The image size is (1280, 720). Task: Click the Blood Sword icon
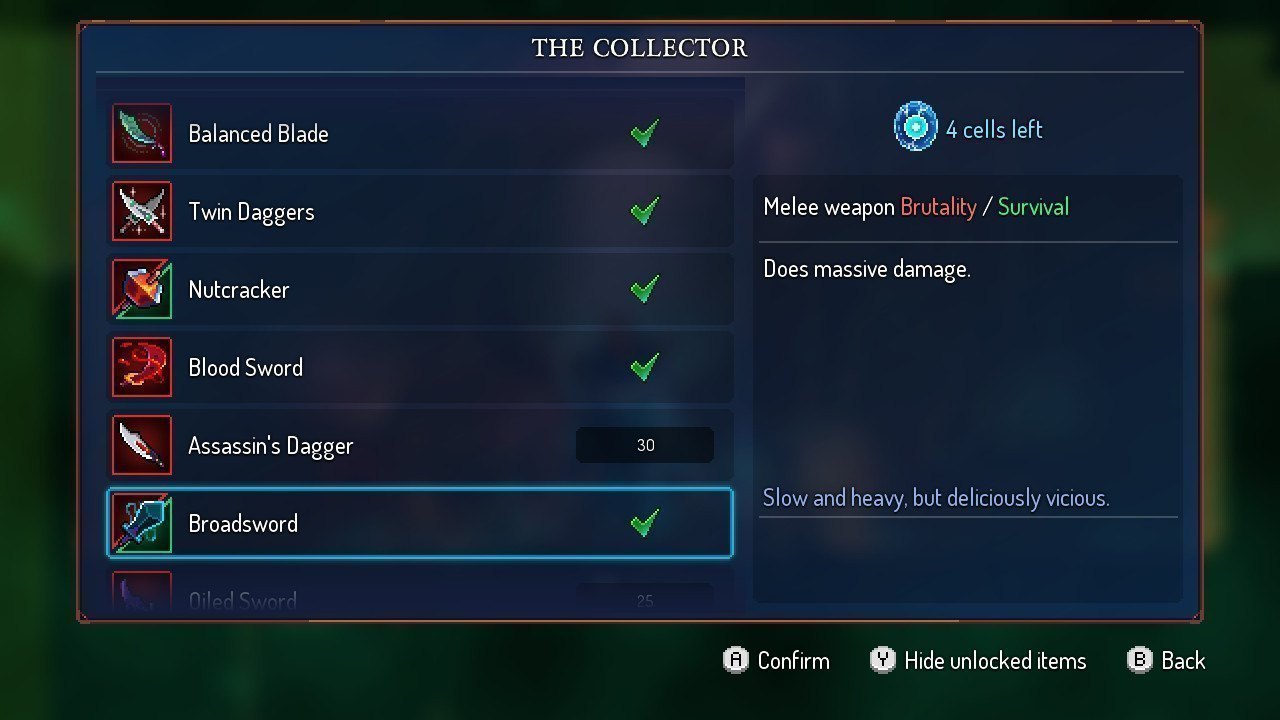coord(141,367)
